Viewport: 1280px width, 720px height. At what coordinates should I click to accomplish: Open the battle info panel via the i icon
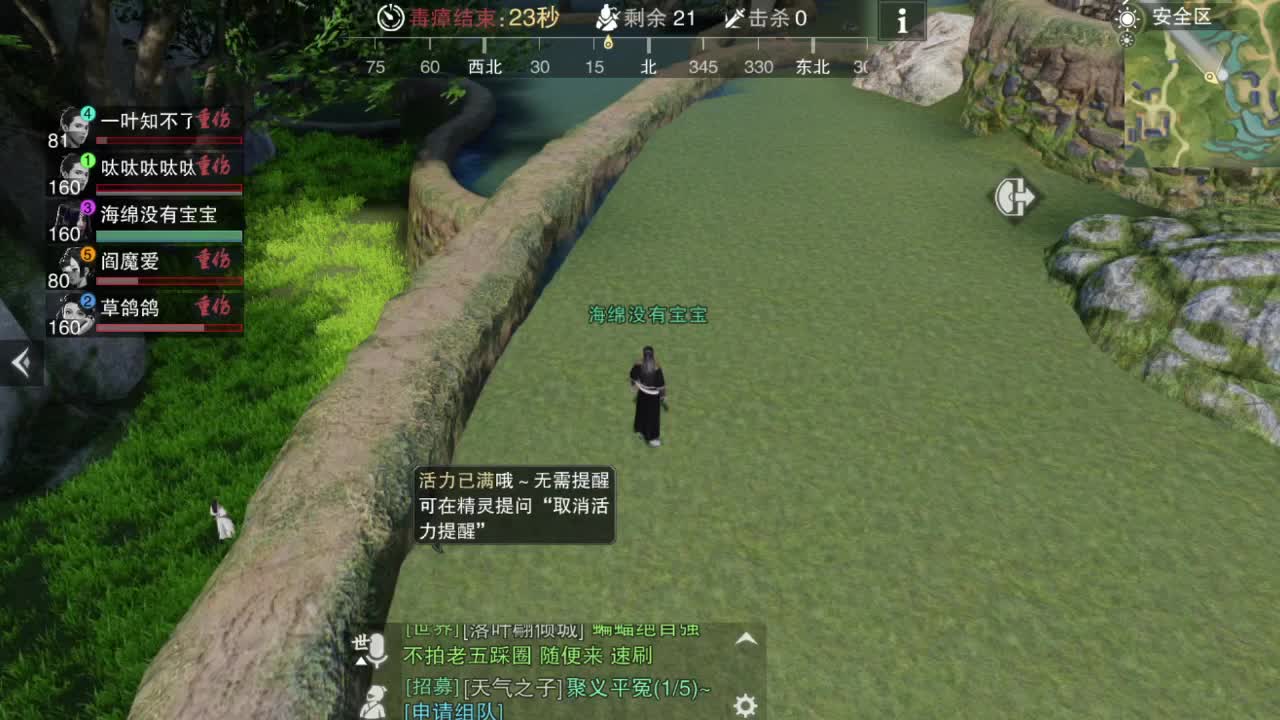(900, 21)
